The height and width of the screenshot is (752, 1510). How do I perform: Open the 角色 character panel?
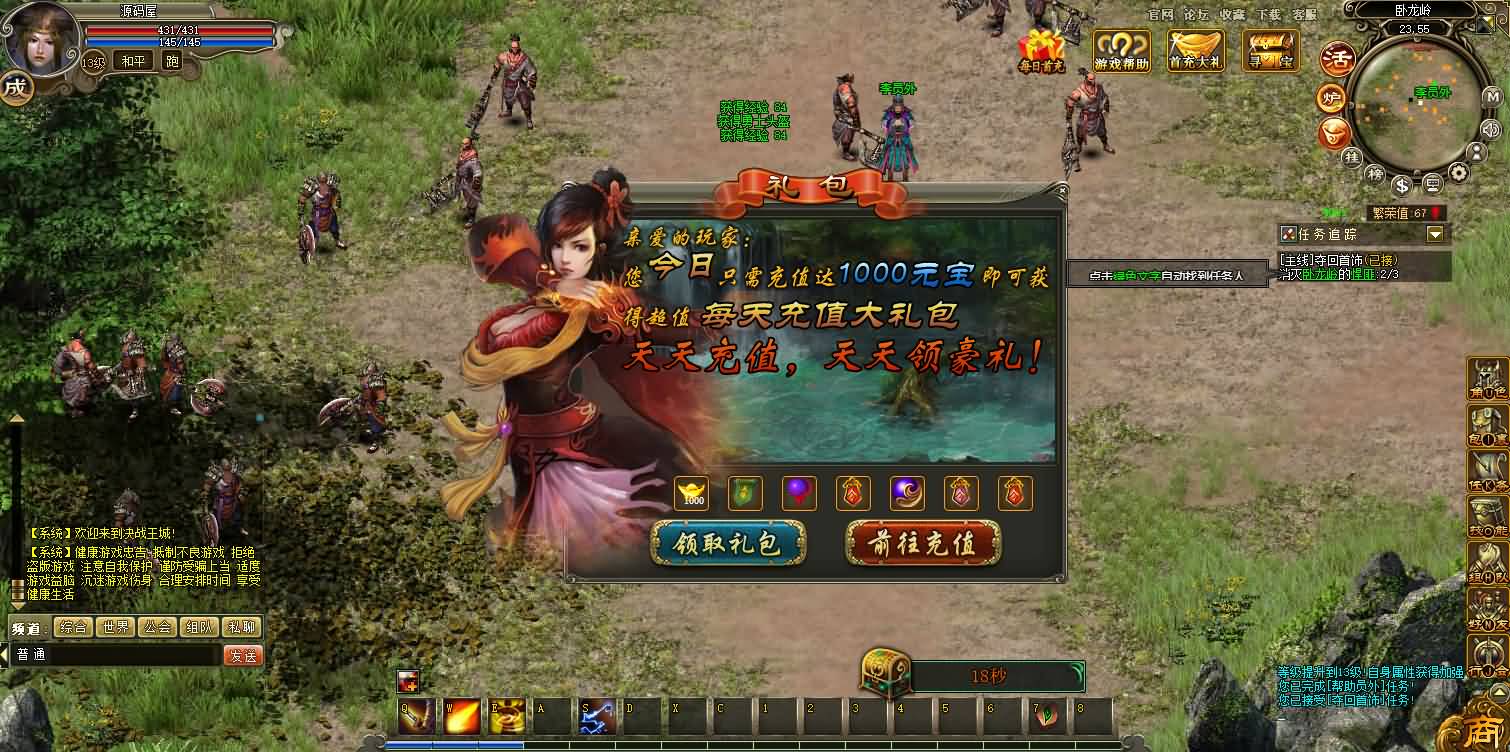click(1487, 379)
